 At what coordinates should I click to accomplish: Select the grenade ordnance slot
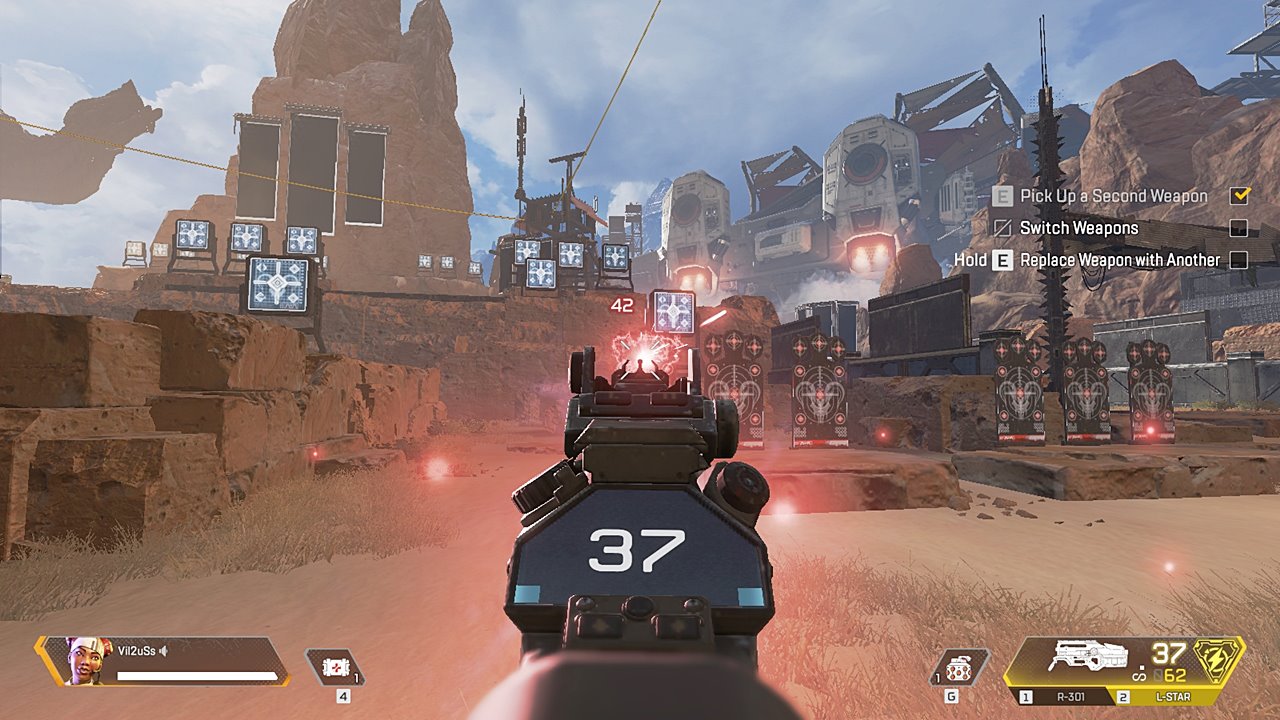(960, 667)
